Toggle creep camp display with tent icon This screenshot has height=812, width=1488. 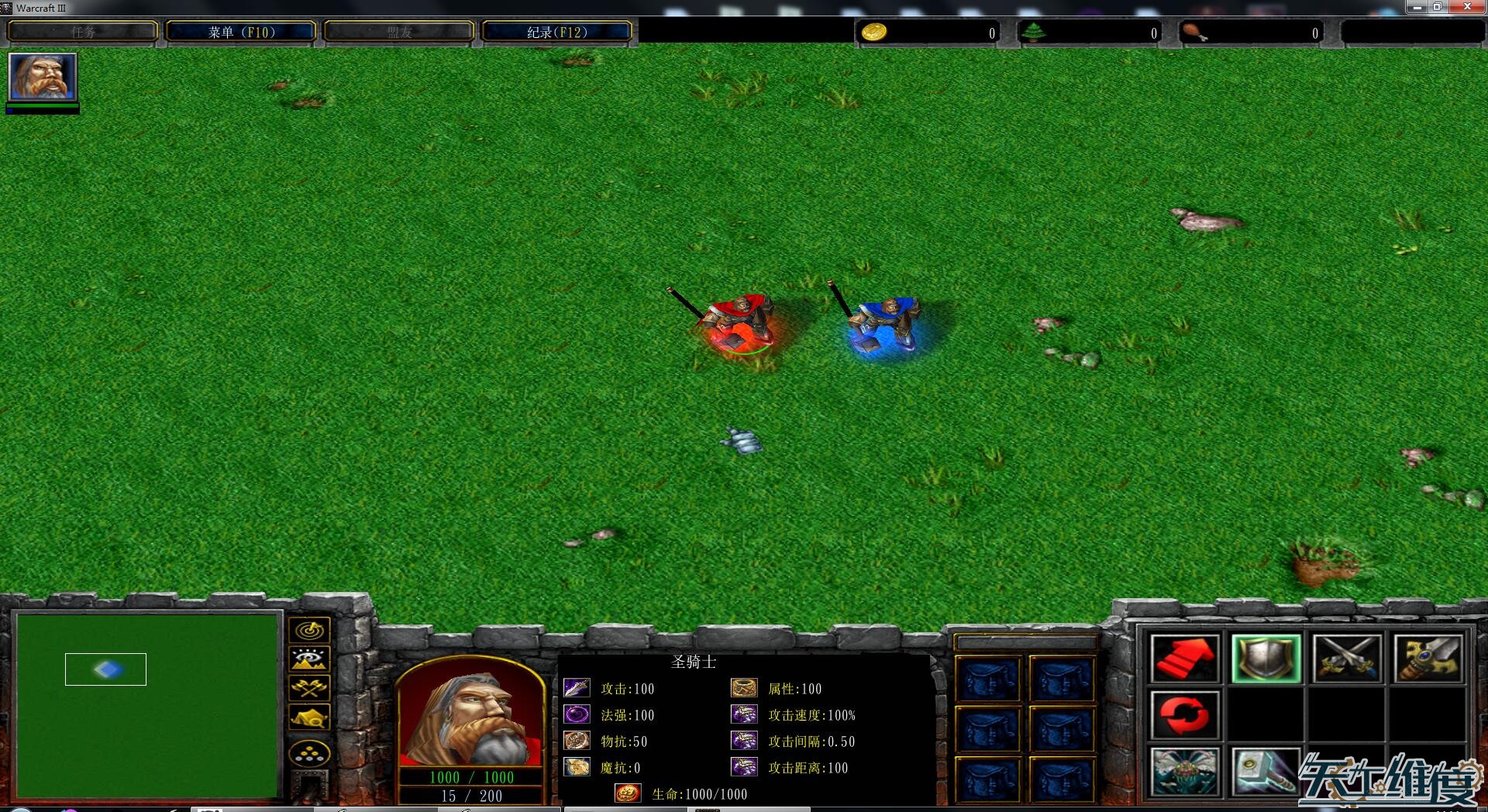tap(309, 717)
